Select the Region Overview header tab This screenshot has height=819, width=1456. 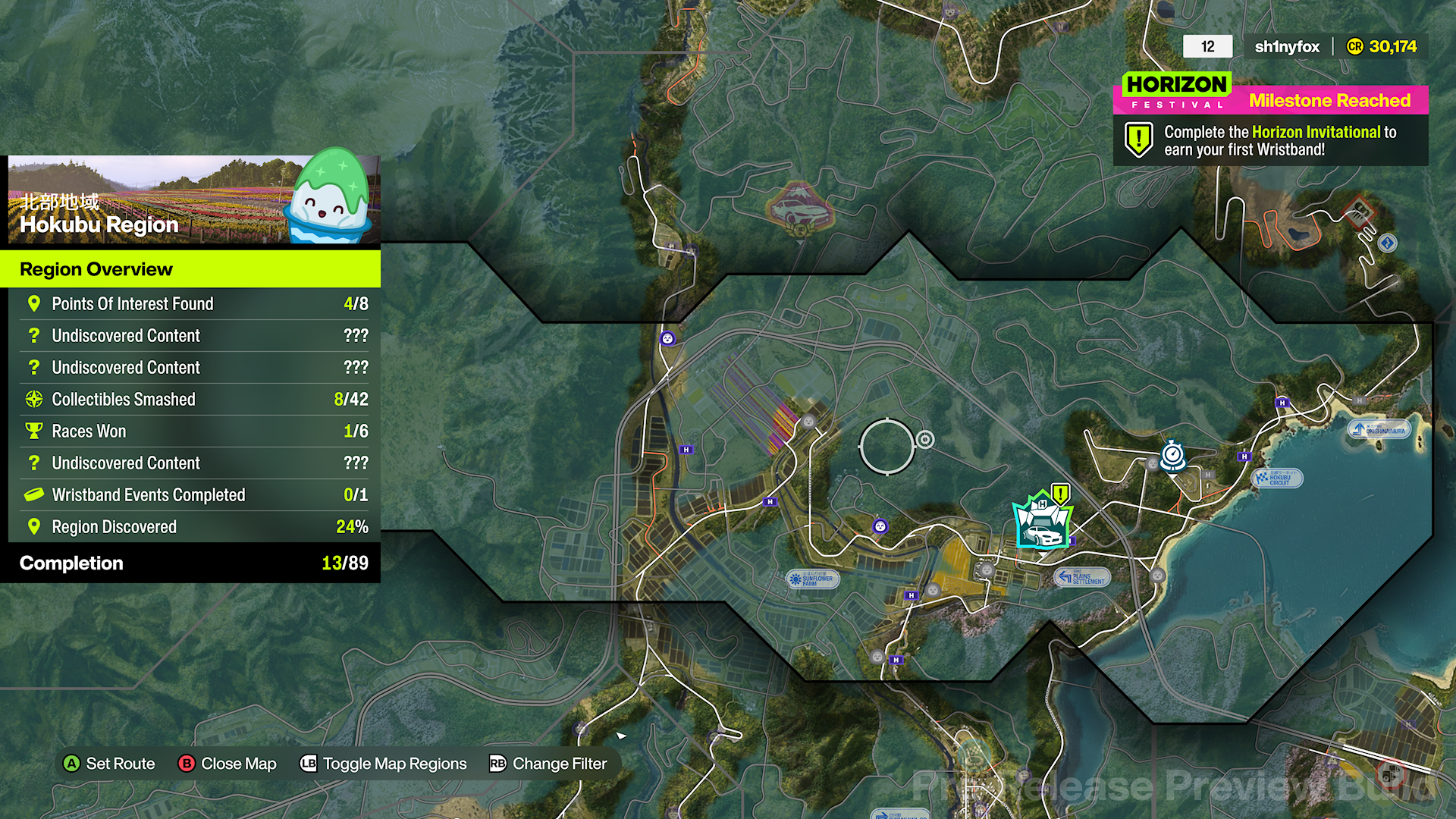(96, 269)
